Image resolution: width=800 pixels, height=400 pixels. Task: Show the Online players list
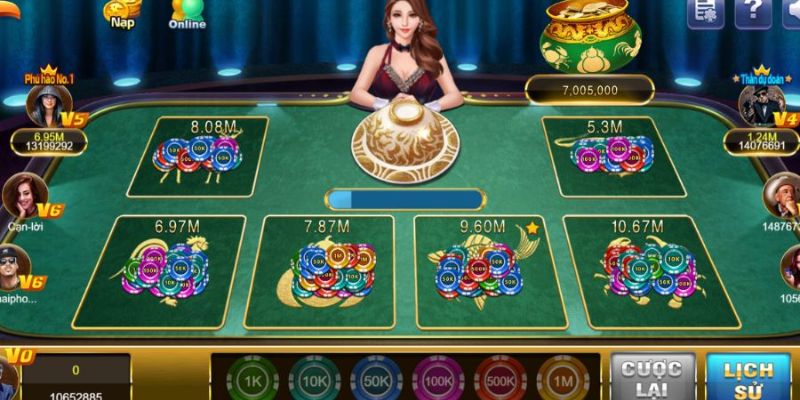(187, 12)
